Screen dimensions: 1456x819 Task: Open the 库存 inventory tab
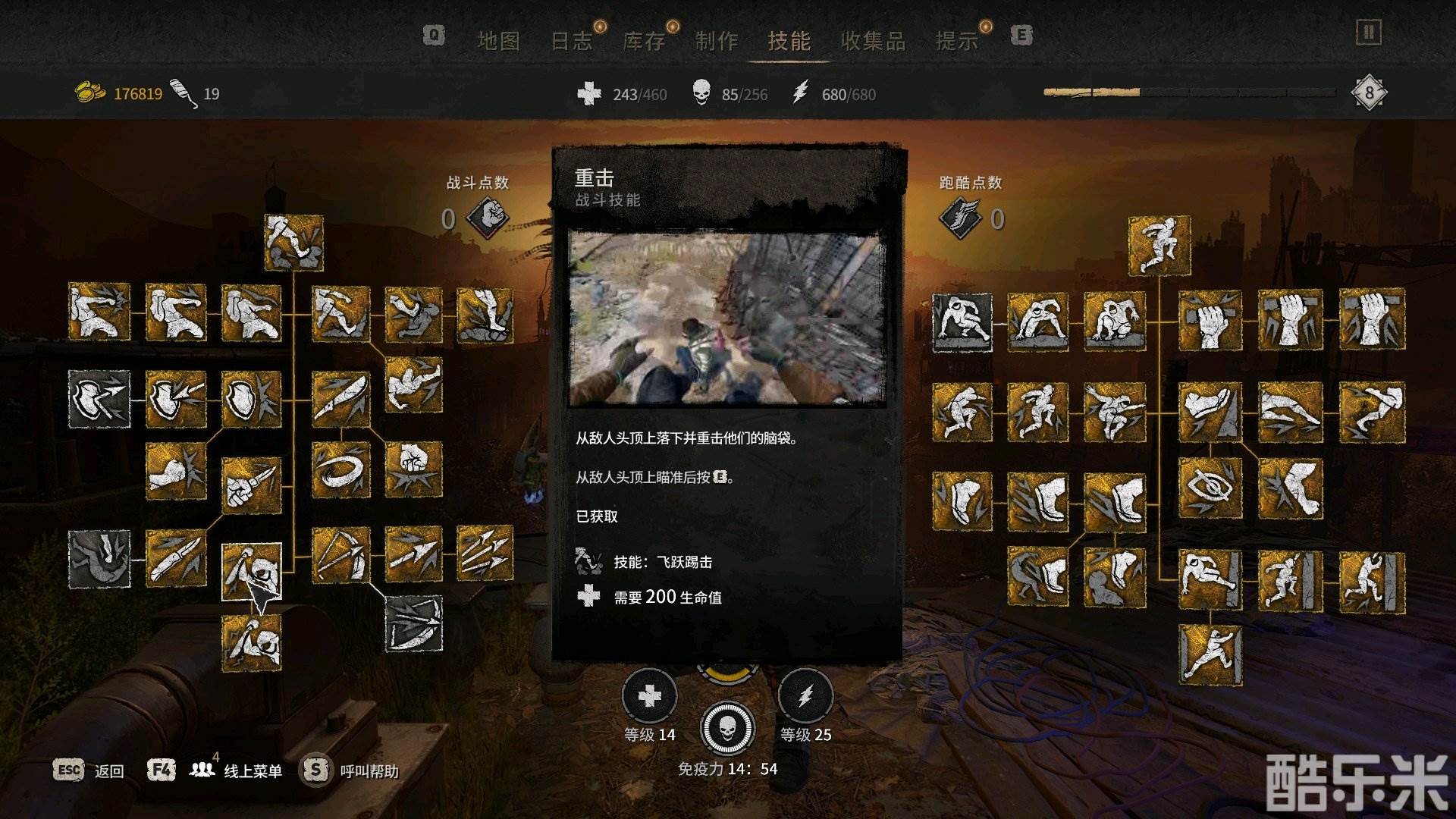644,41
